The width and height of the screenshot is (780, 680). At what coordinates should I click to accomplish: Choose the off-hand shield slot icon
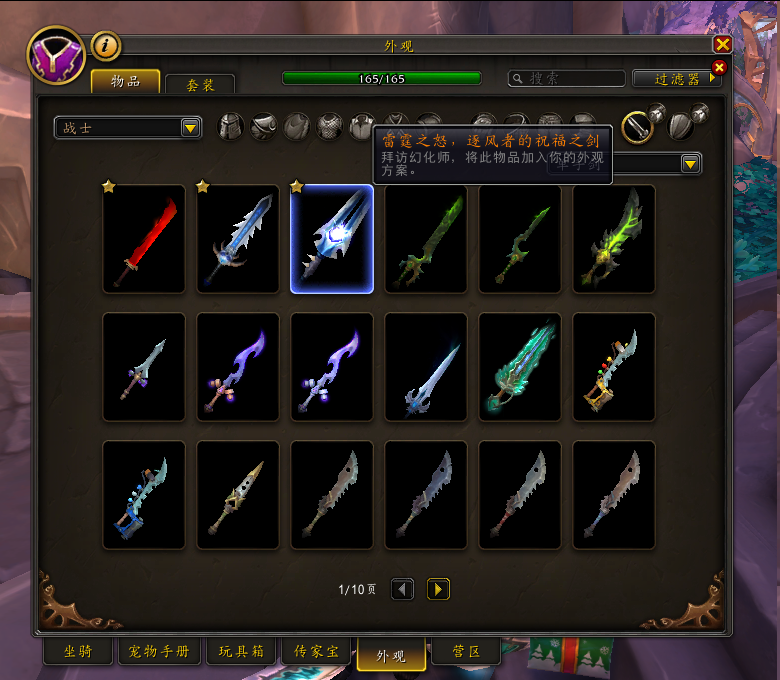(680, 126)
